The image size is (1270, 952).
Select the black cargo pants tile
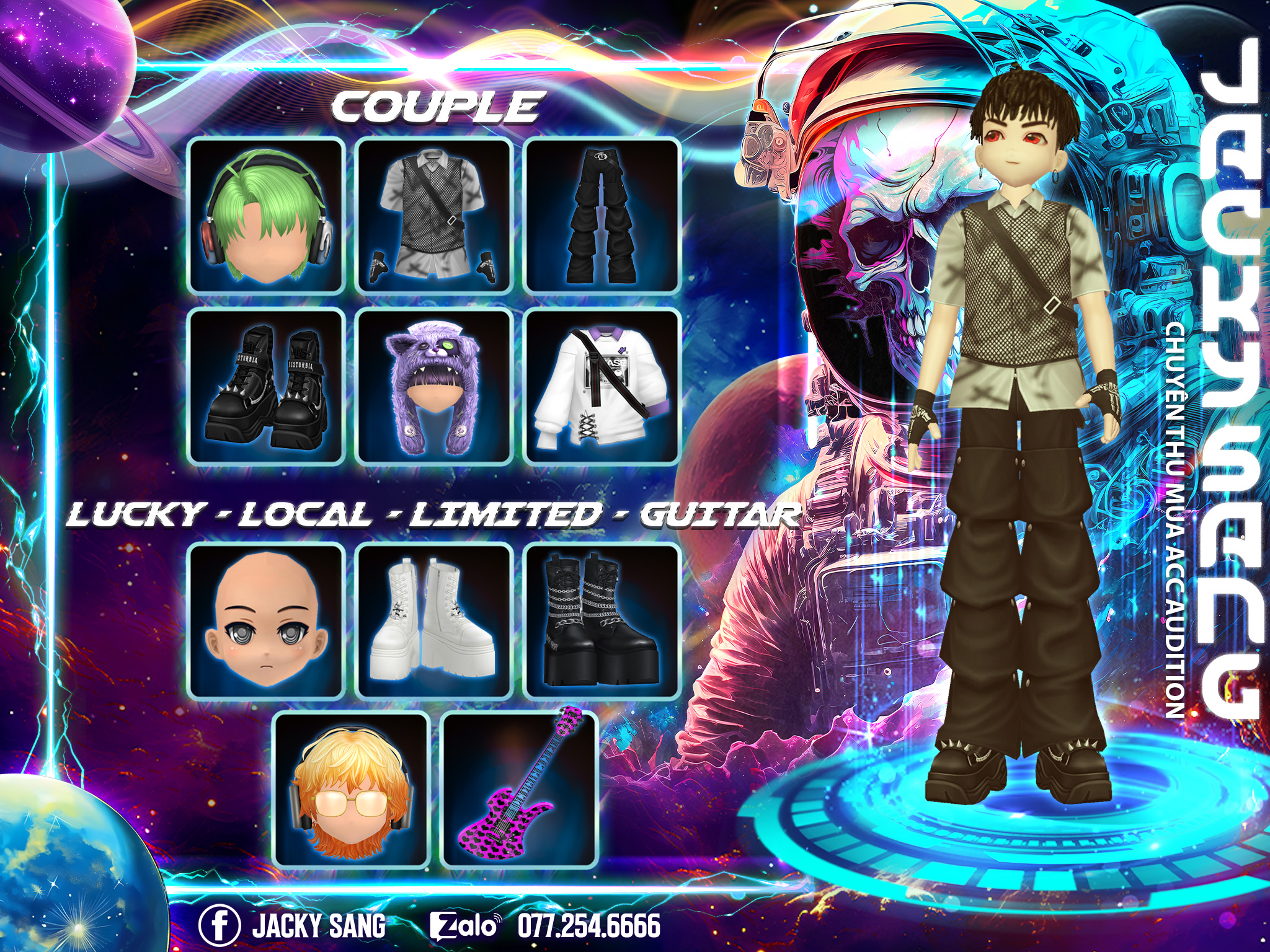602,216
